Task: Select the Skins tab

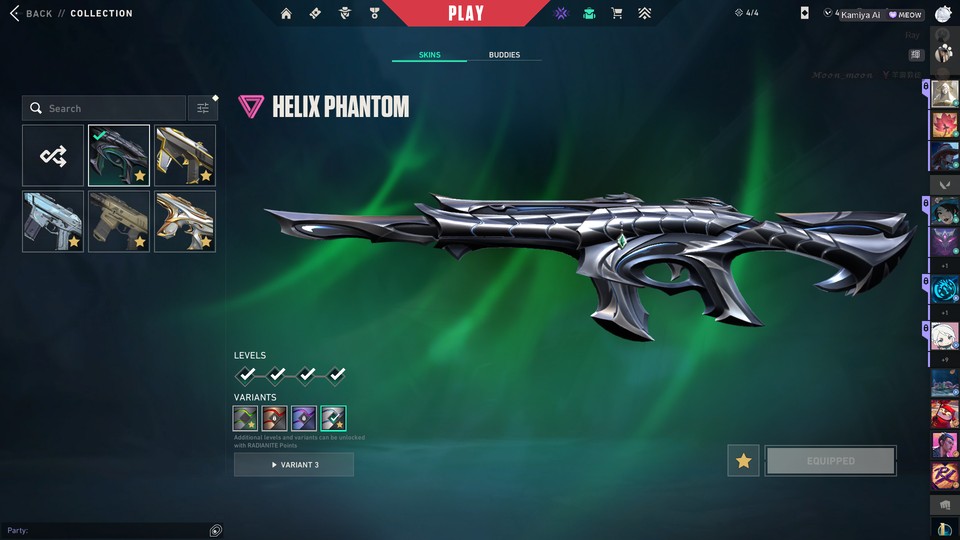Action: tap(429, 55)
